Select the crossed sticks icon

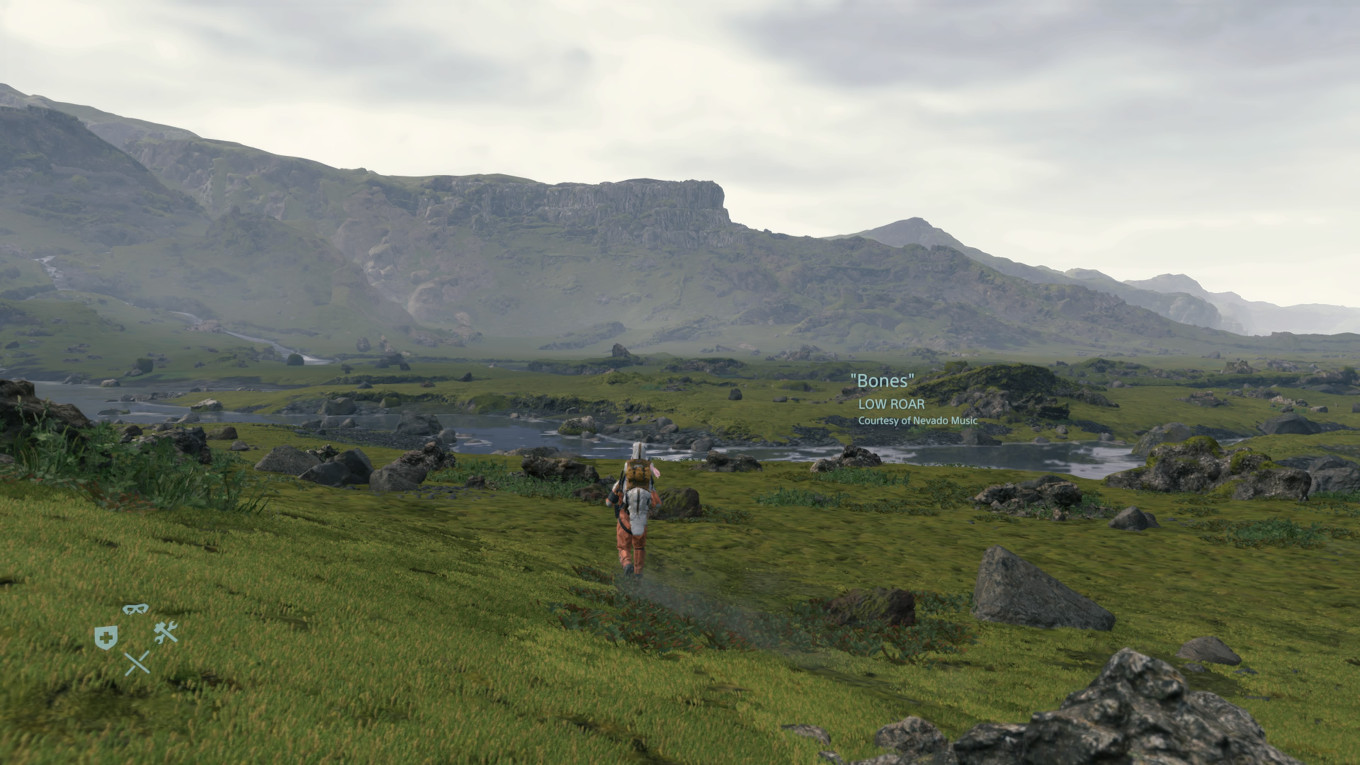[x=137, y=662]
